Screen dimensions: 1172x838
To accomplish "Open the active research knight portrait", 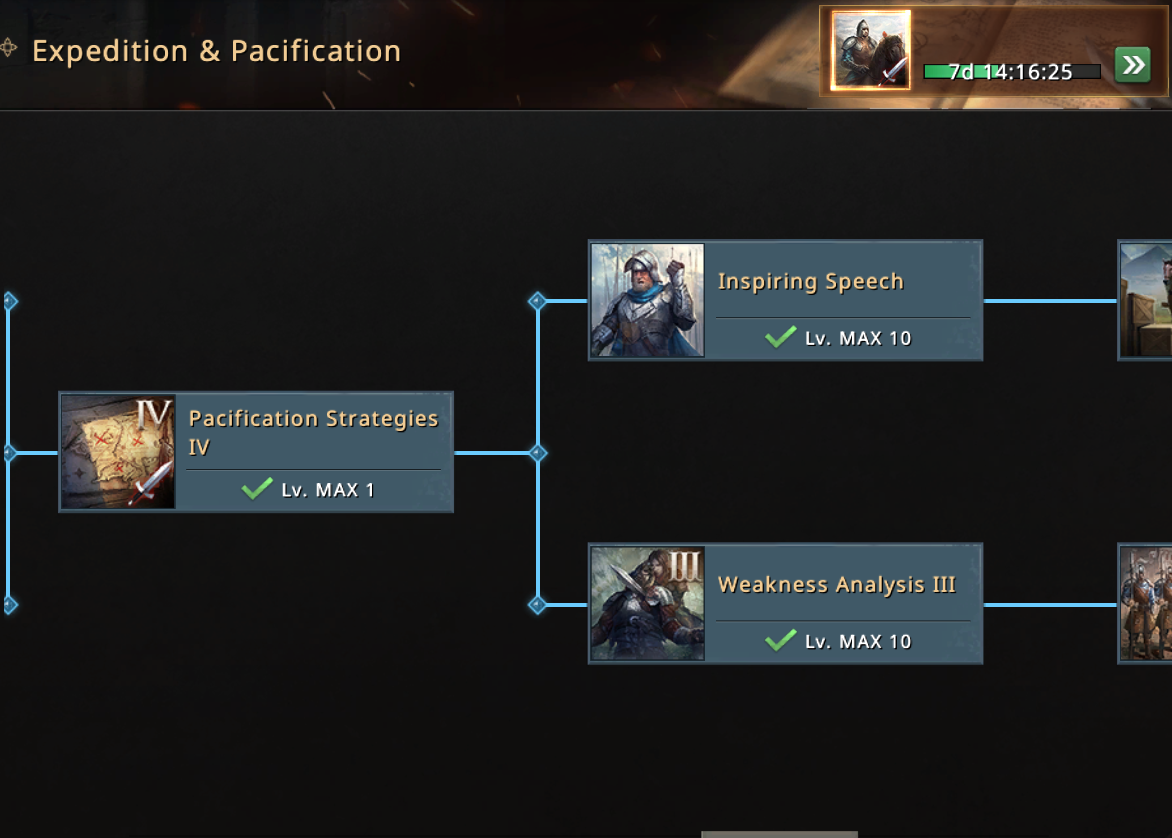I will coord(871,50).
